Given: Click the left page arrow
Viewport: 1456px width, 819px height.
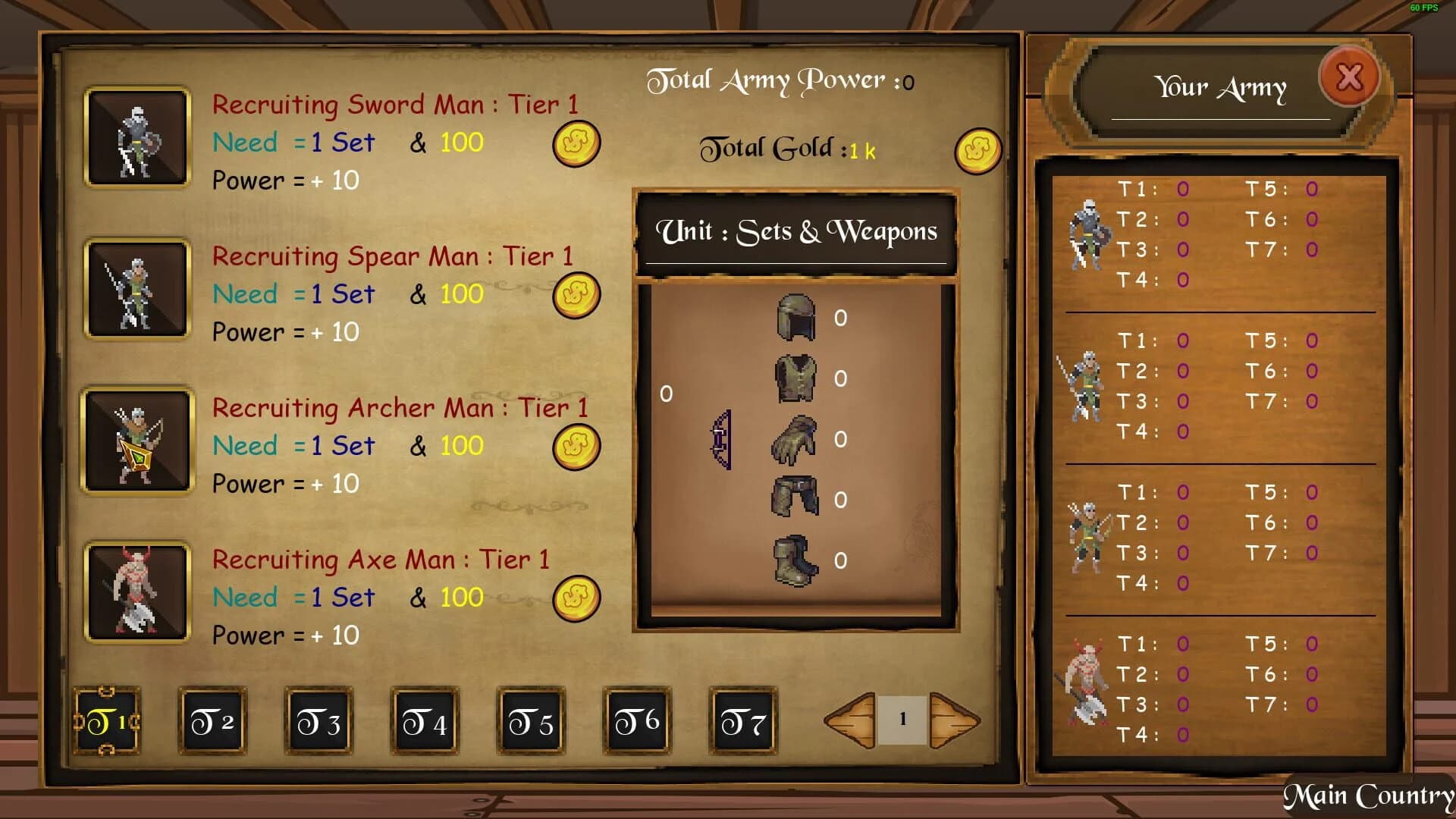Looking at the screenshot, I should tap(849, 720).
